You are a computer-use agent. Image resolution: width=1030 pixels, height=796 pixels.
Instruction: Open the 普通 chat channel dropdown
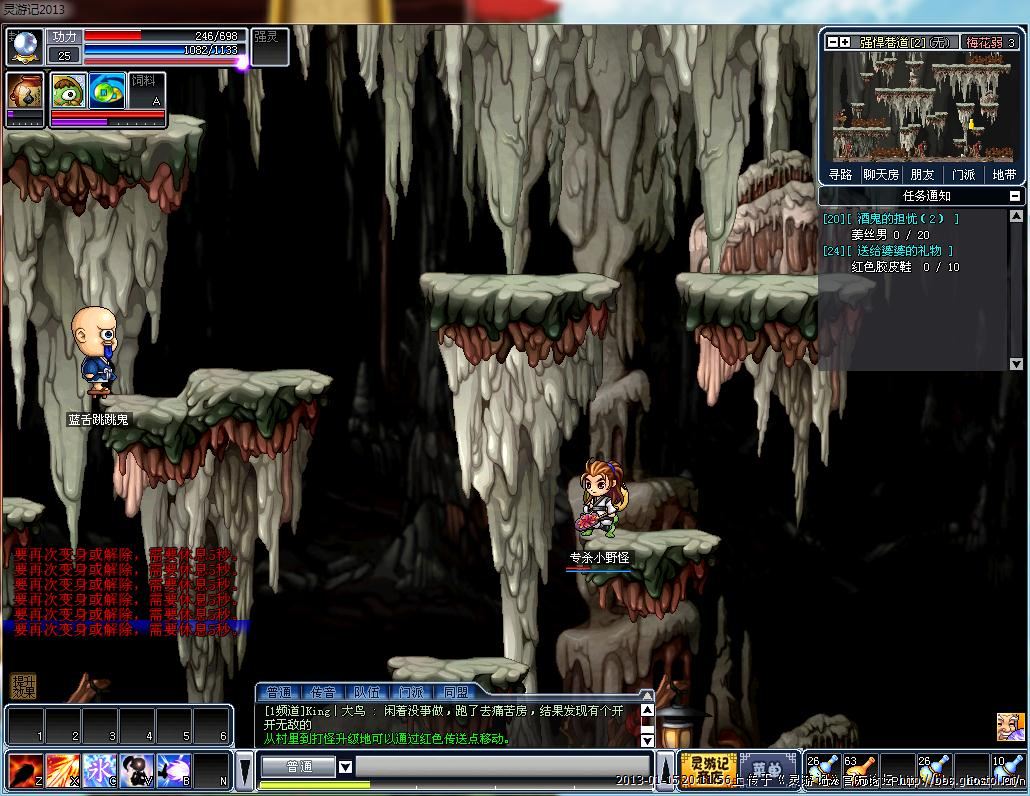(x=345, y=767)
